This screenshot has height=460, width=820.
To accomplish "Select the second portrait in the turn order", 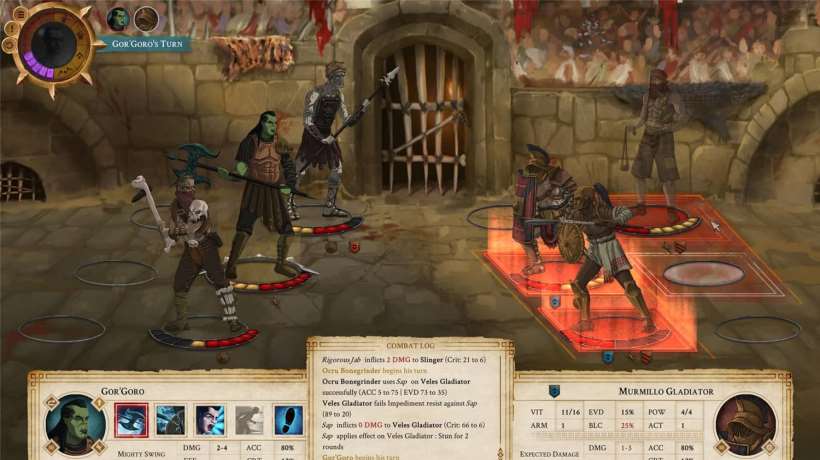I will point(146,18).
